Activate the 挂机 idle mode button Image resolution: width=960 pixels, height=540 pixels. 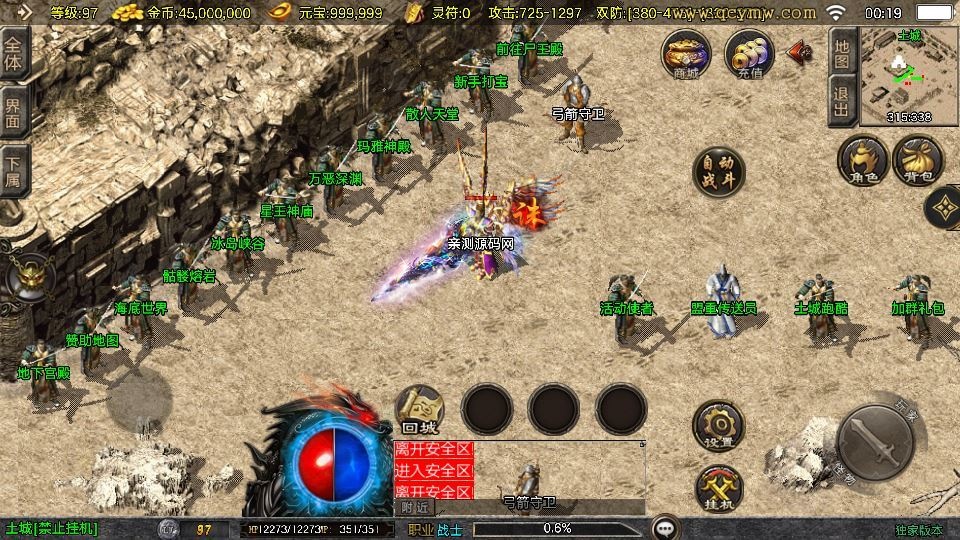[719, 489]
